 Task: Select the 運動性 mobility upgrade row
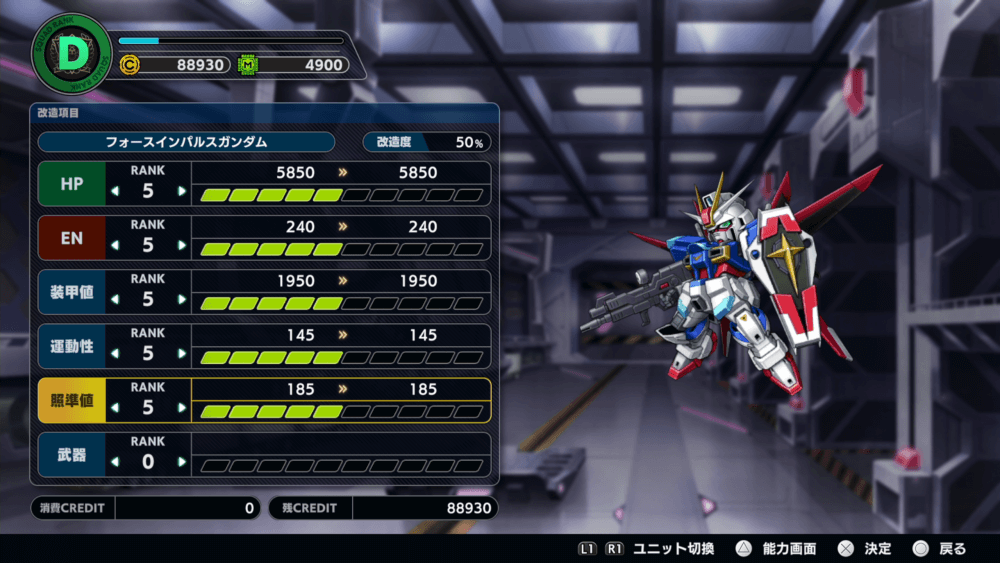(71, 345)
